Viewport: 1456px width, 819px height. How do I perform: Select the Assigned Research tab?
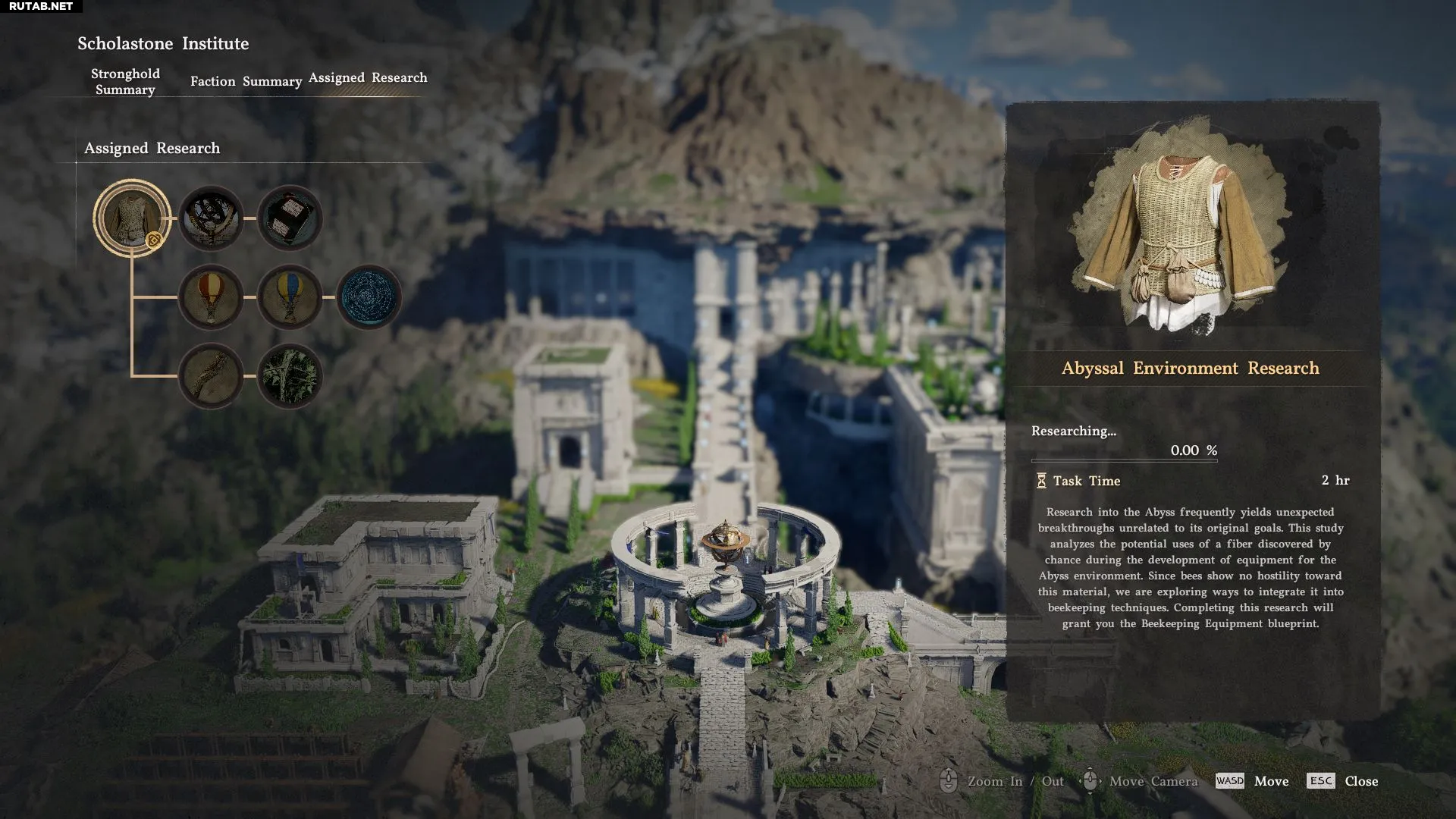(368, 77)
